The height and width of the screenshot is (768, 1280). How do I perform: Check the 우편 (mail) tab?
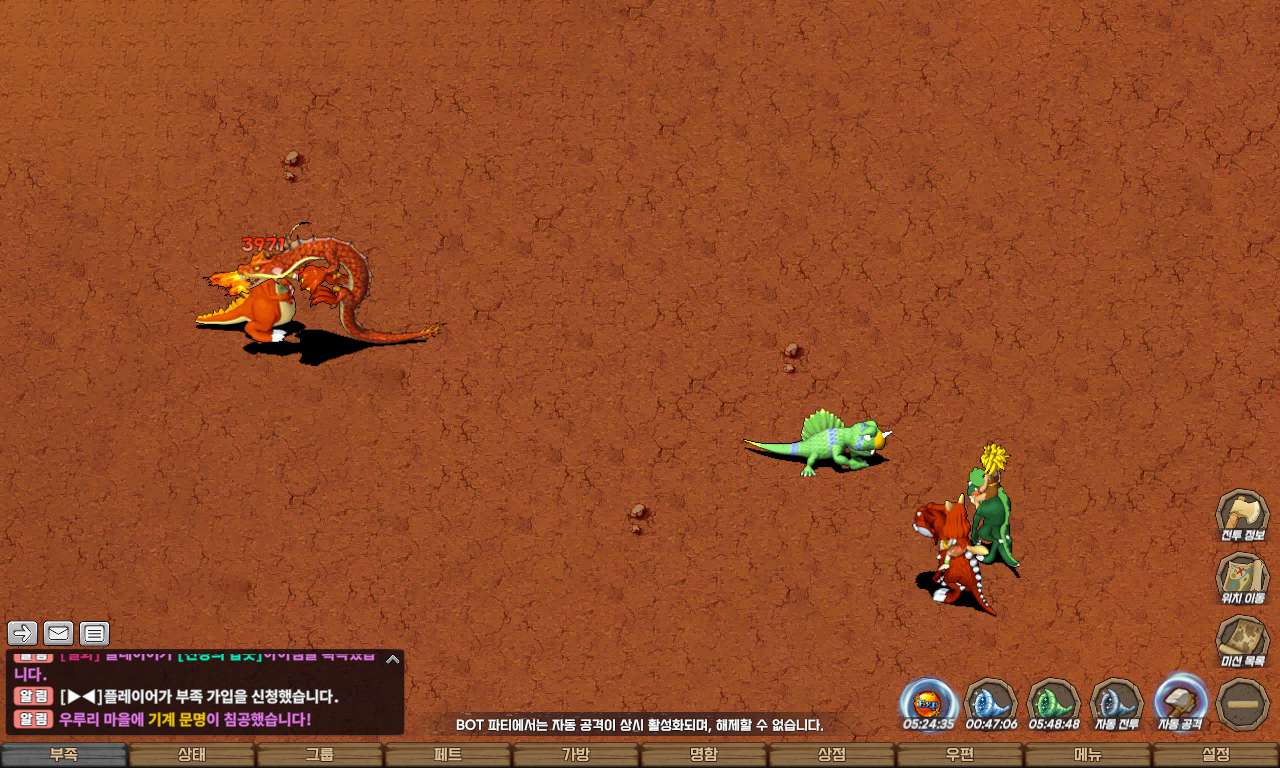point(960,755)
